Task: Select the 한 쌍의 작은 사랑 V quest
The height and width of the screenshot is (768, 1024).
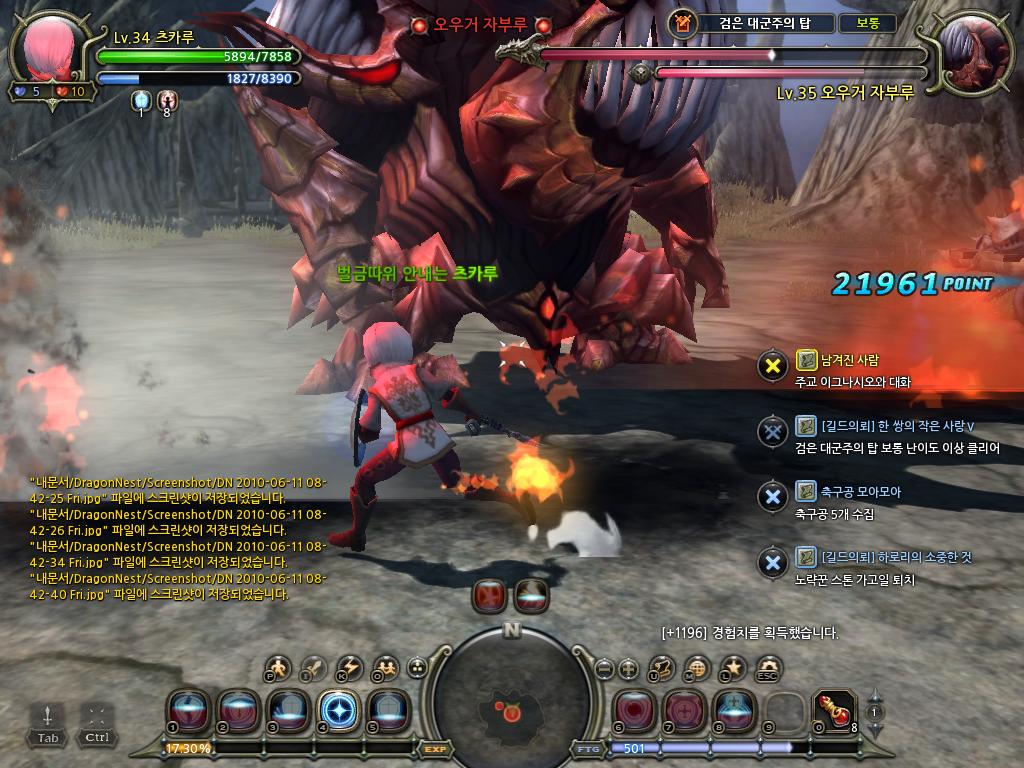Action: point(884,426)
